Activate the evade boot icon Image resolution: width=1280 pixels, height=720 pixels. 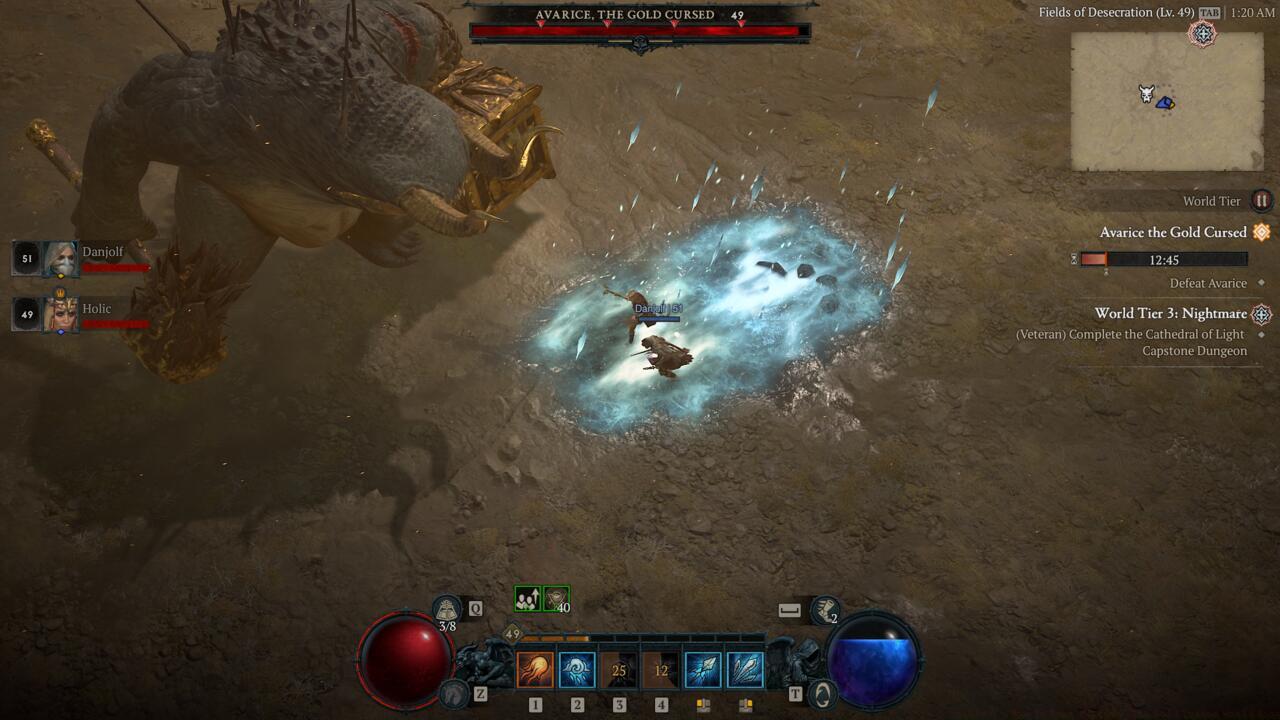825,609
